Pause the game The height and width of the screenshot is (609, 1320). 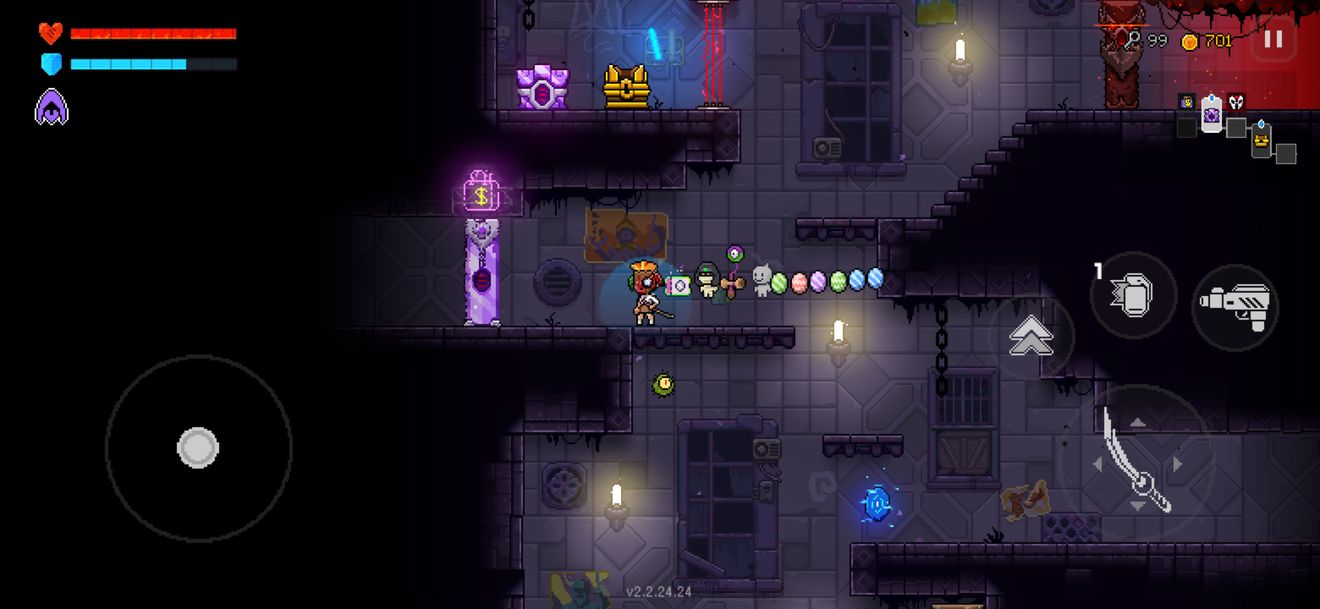coord(1273,40)
